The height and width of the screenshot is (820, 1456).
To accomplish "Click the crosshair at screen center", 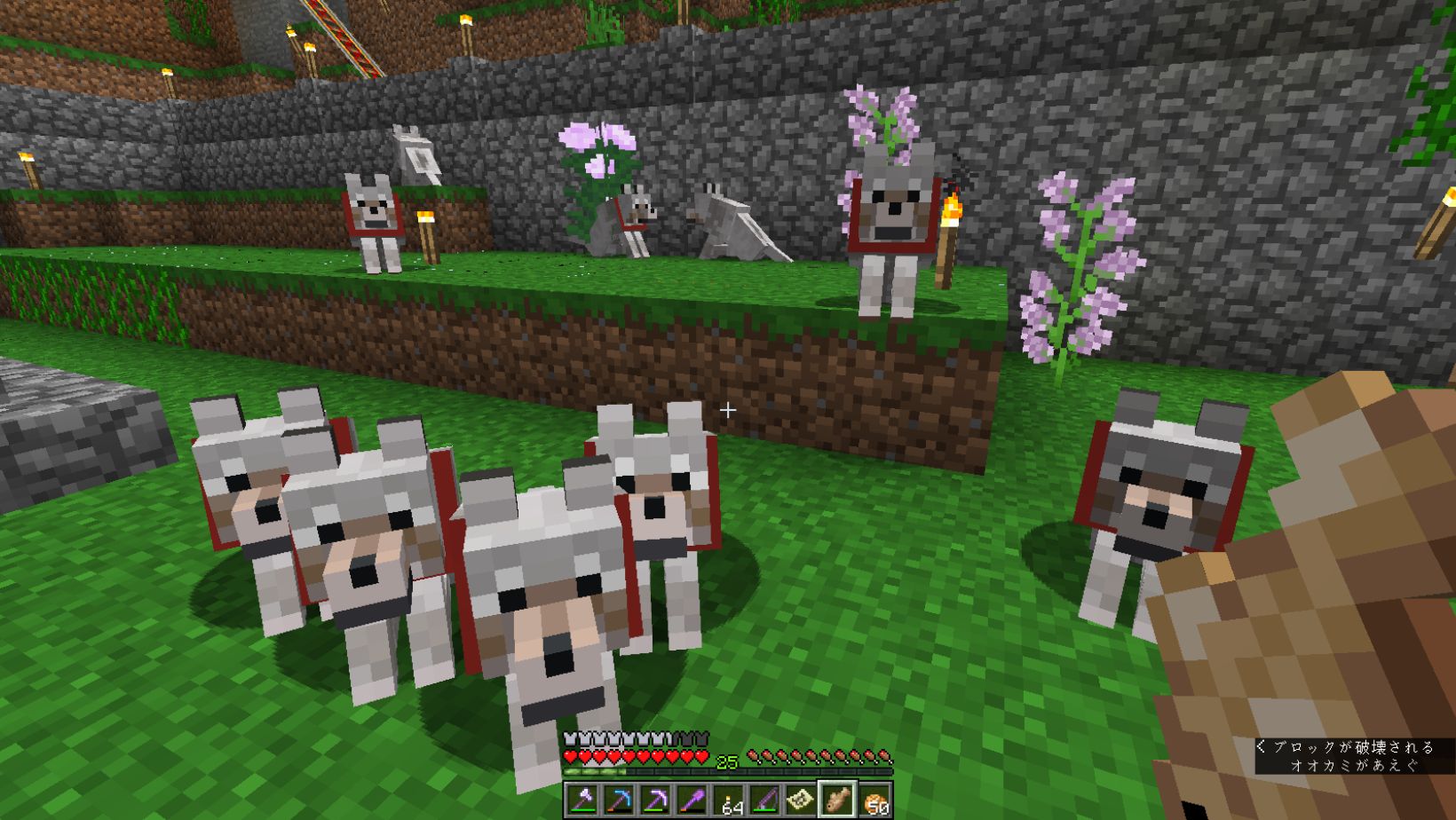I will (729, 410).
